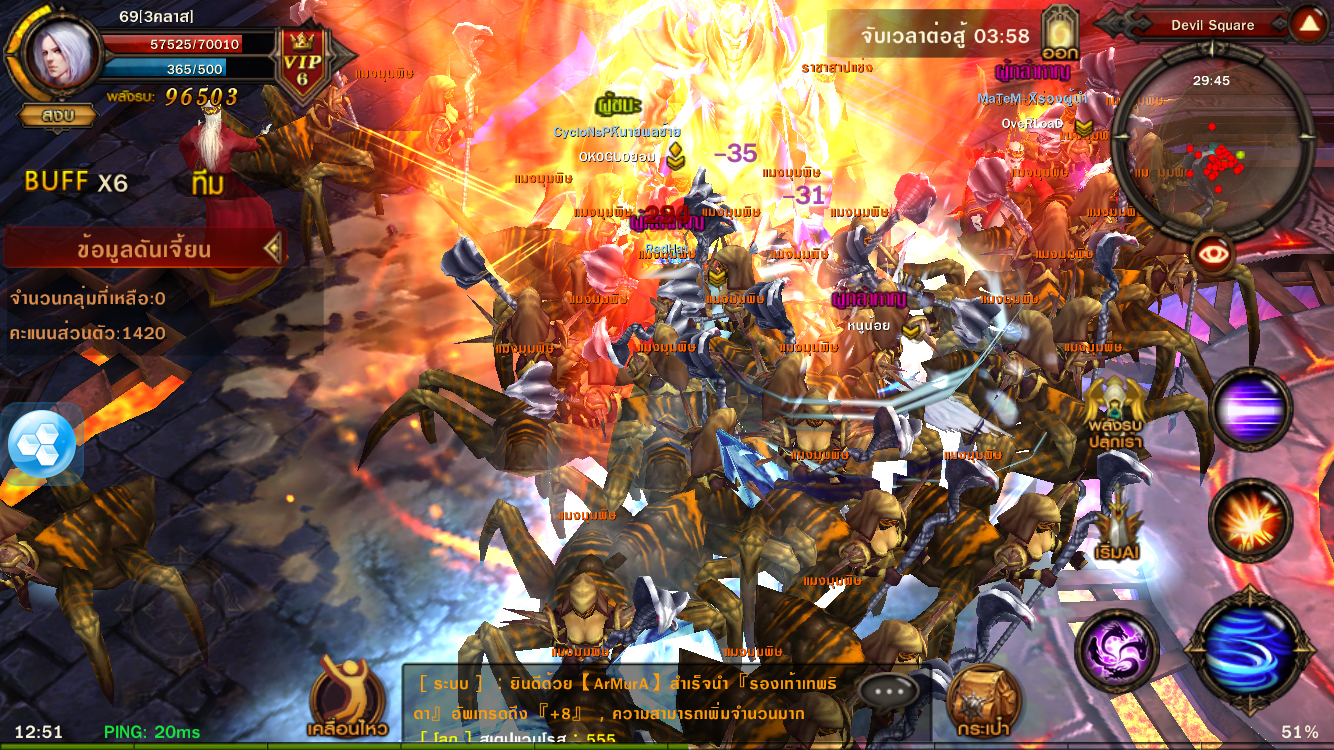1334x750 pixels.
Task: Use the fiery explosion skill
Action: click(x=1250, y=519)
